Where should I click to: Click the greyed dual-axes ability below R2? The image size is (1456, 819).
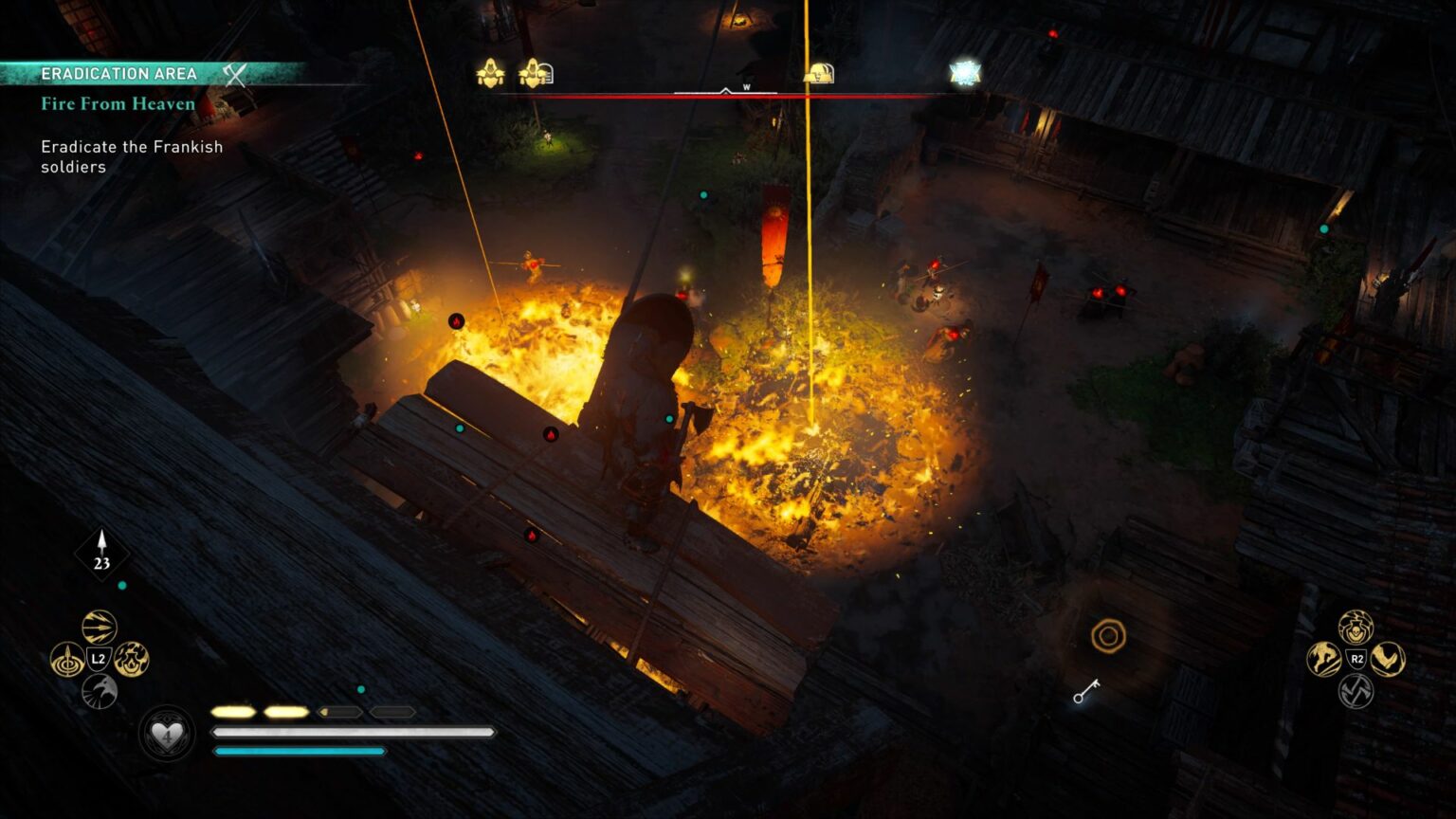[x=1356, y=690]
